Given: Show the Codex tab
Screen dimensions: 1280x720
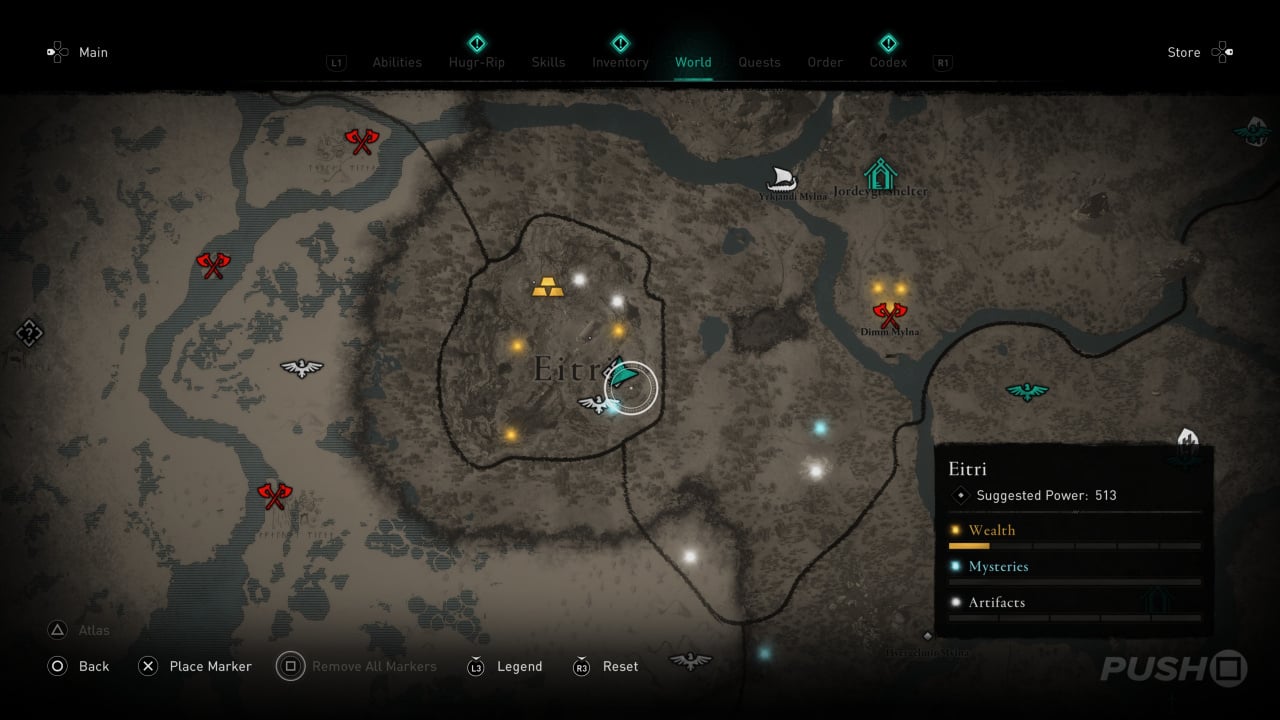Looking at the screenshot, I should 888,62.
